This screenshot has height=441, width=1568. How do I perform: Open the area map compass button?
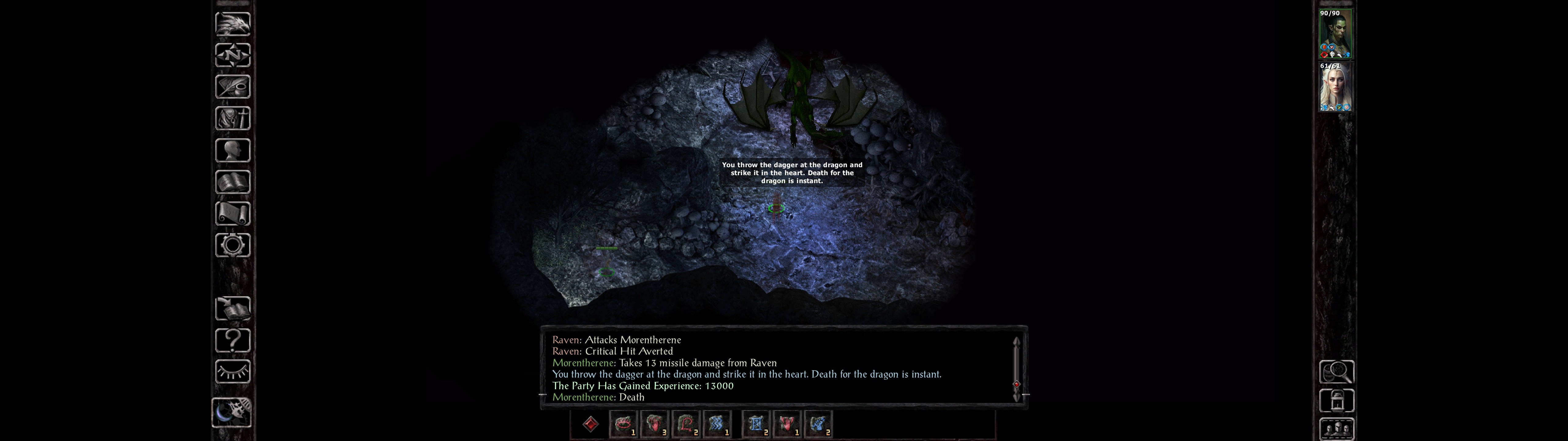click(232, 55)
